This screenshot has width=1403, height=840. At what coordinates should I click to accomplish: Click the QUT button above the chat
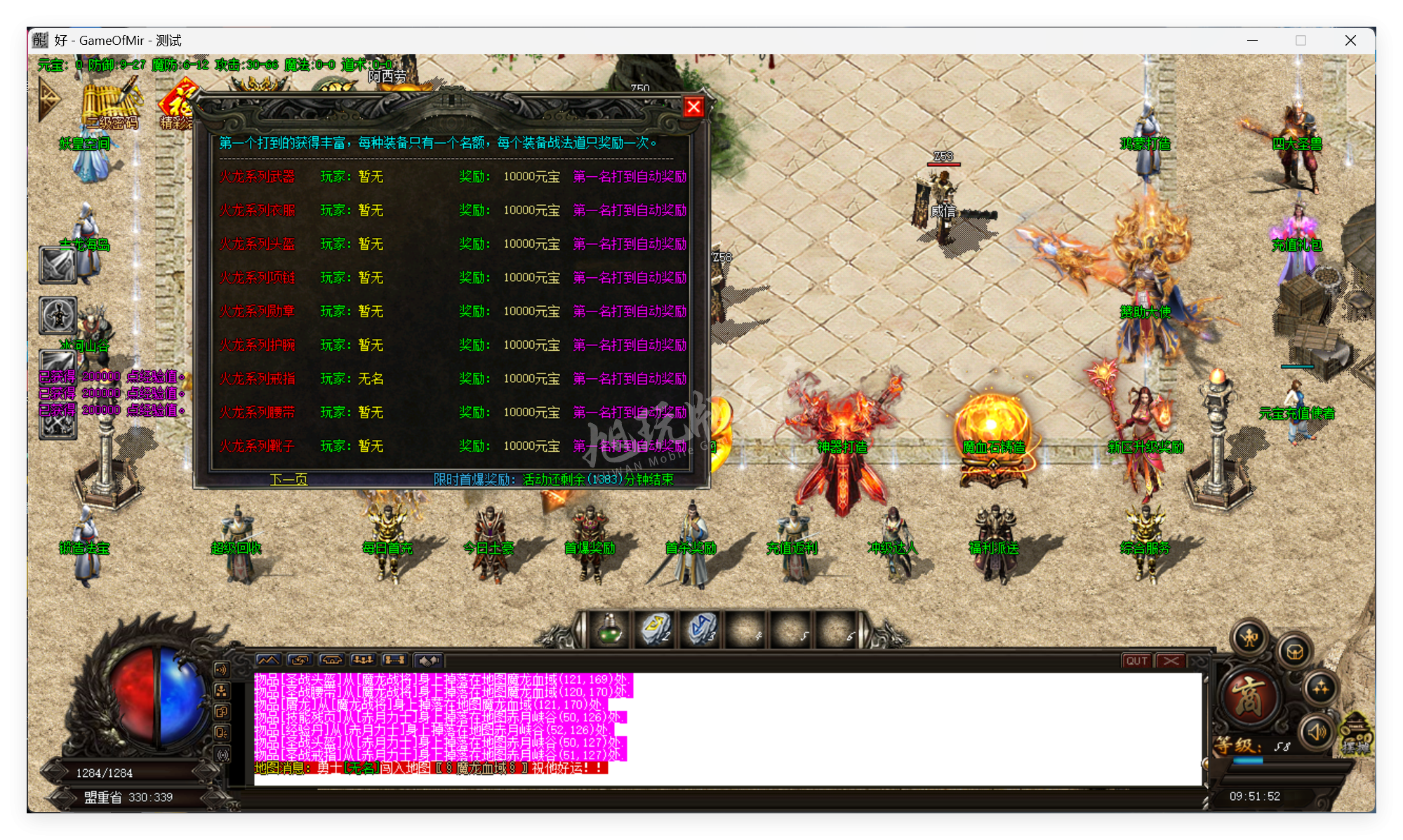[x=1136, y=661]
